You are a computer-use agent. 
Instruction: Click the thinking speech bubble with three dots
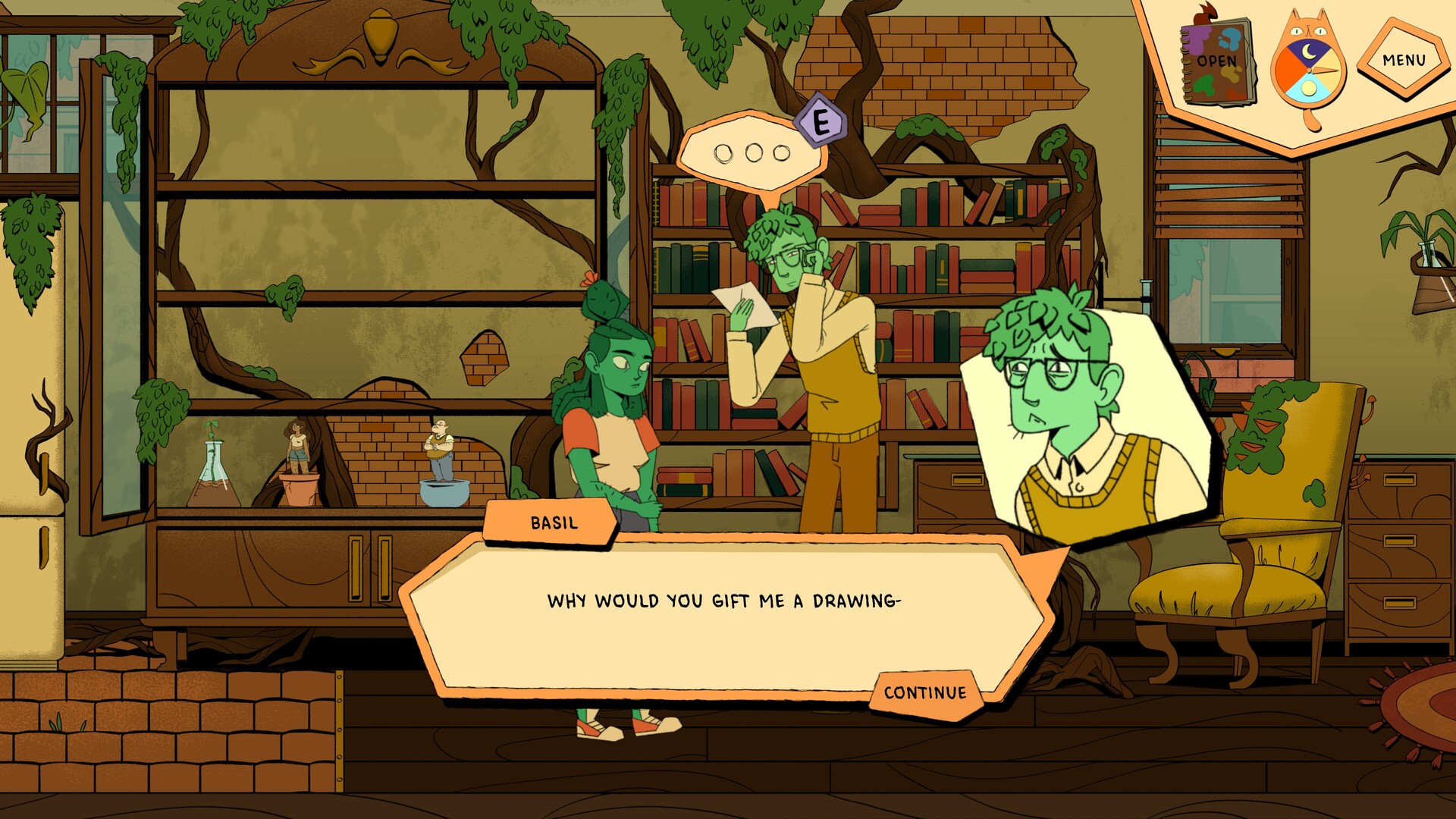[755, 152]
